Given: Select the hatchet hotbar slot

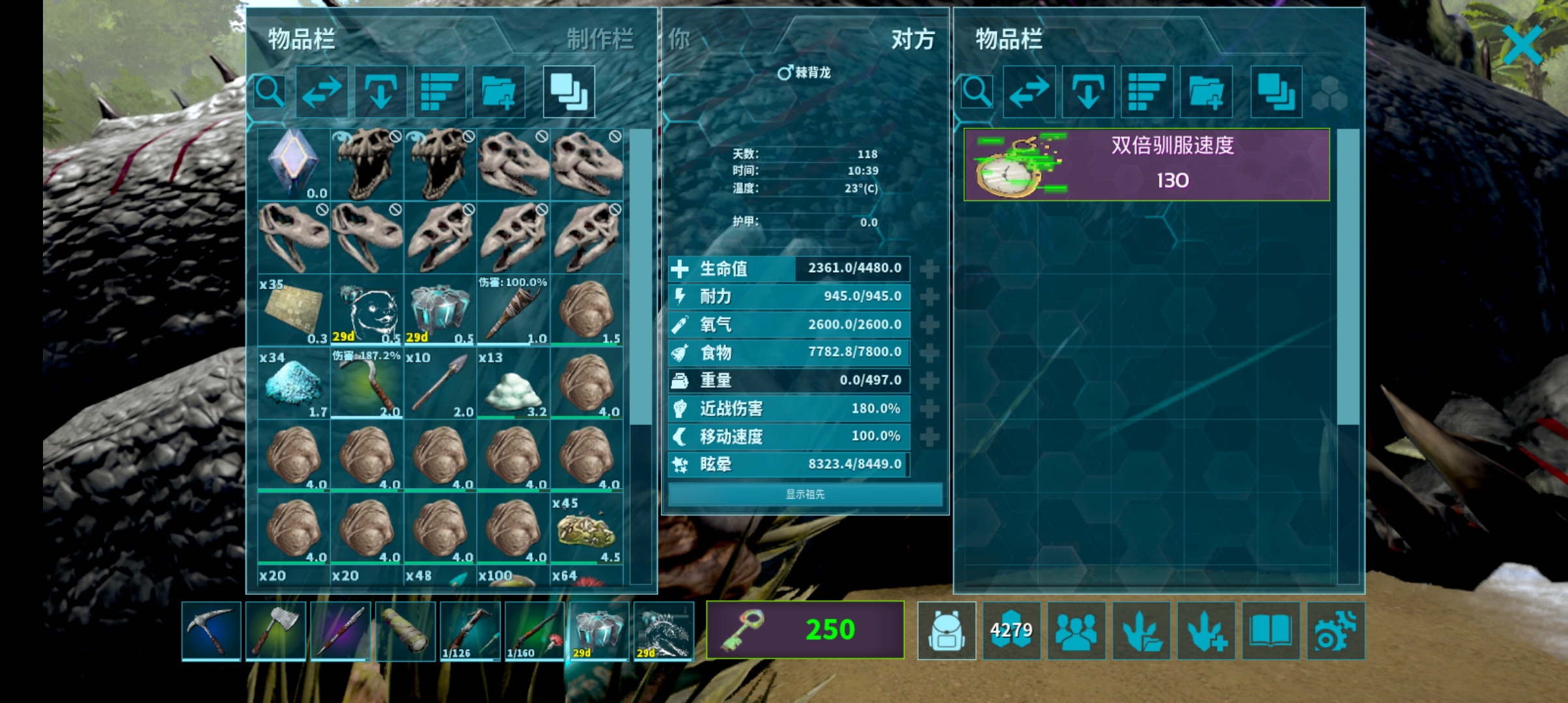Looking at the screenshot, I should [x=276, y=630].
